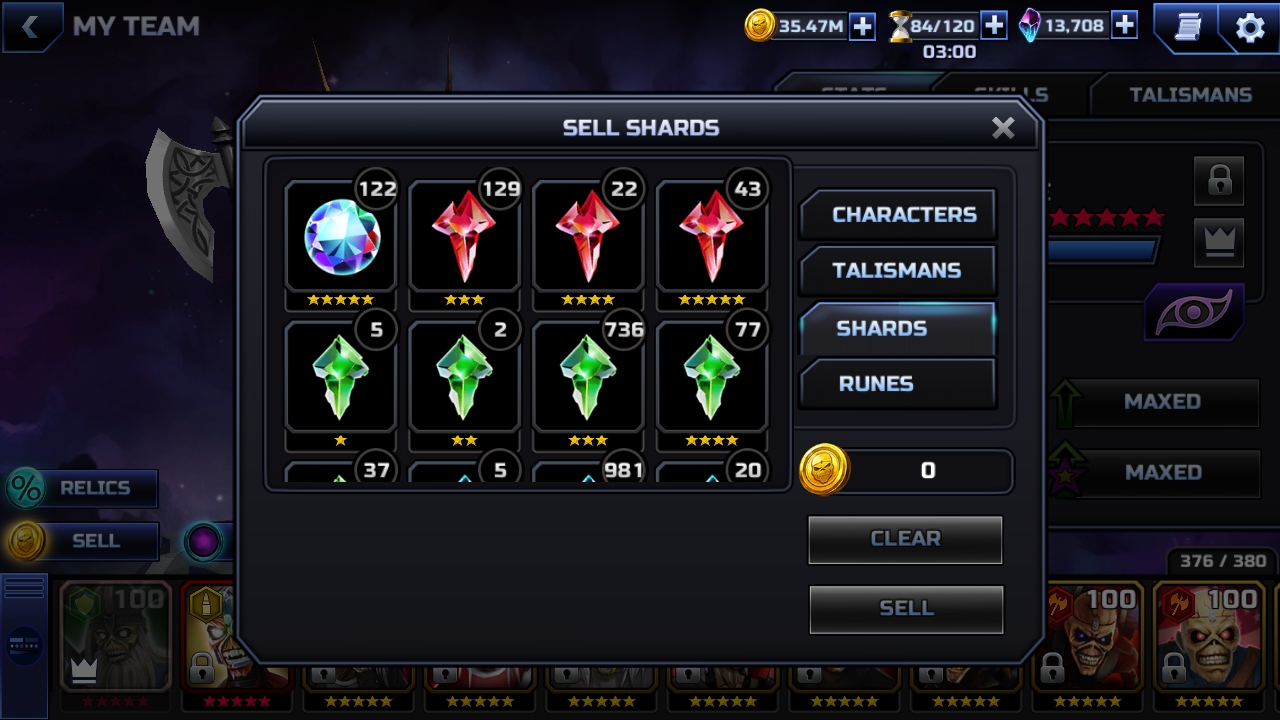Go back from My Team screen

pos(31,27)
